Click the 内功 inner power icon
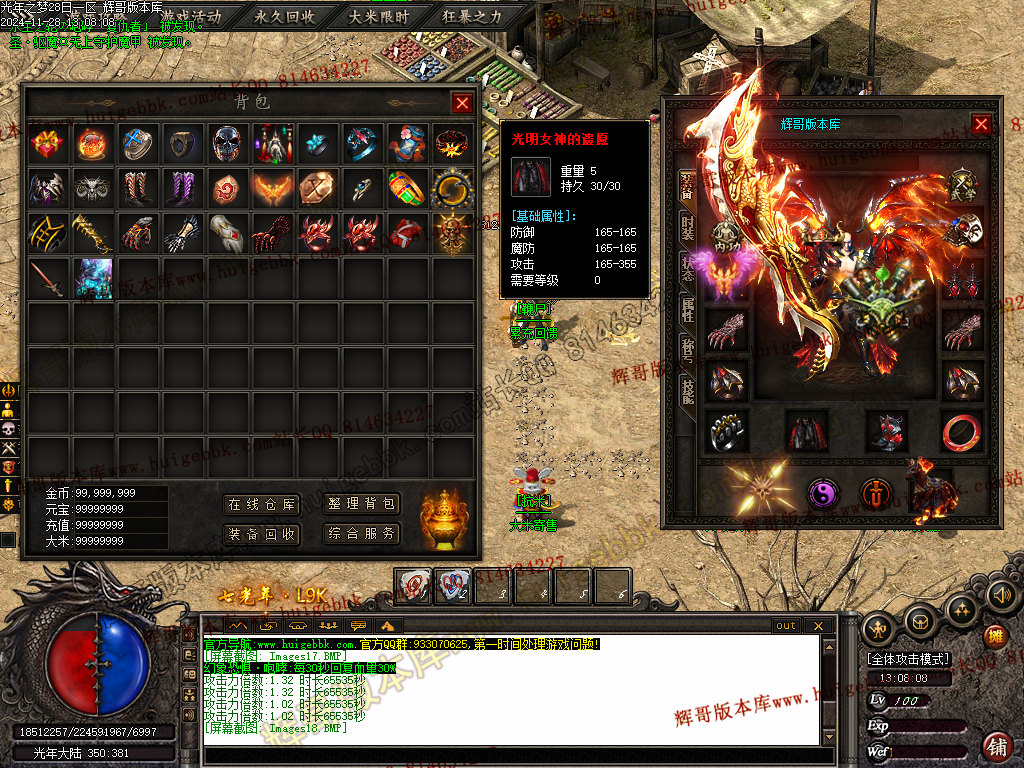 [726, 235]
